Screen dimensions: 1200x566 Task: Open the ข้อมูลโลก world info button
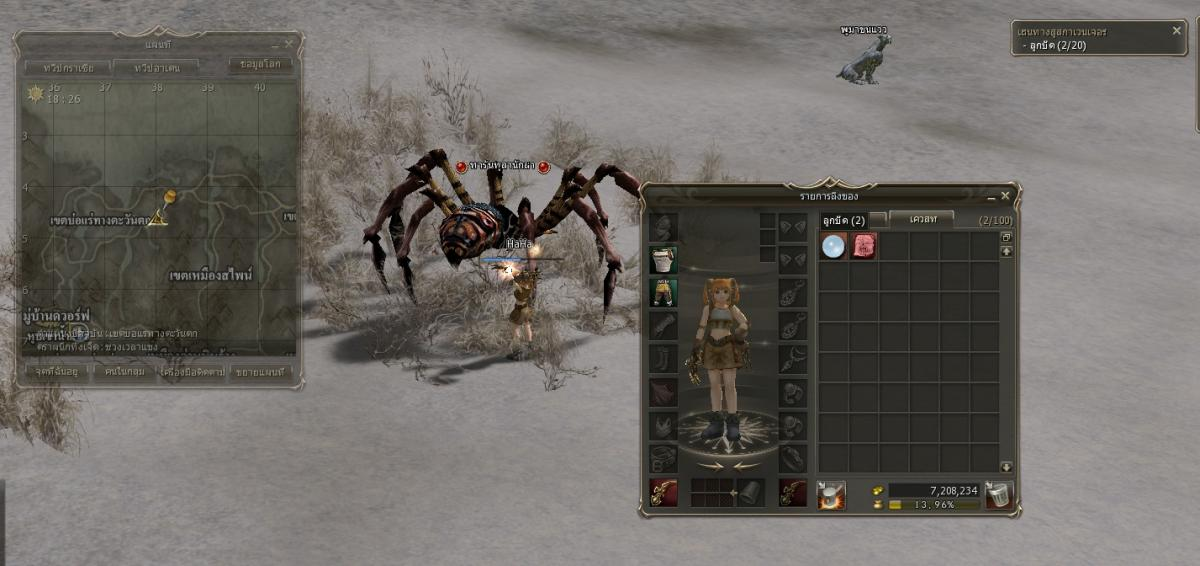pyautogui.click(x=260, y=65)
